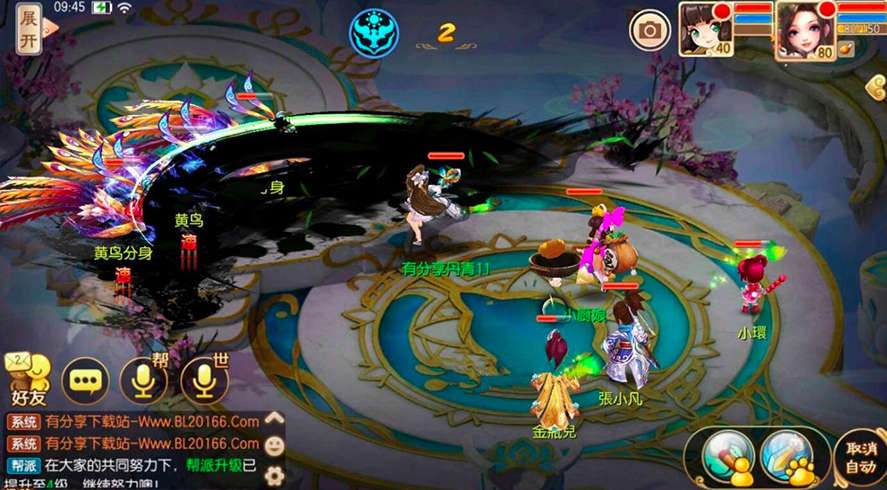Choose the player auto-skill icon
887x490 pixels.
(727, 457)
